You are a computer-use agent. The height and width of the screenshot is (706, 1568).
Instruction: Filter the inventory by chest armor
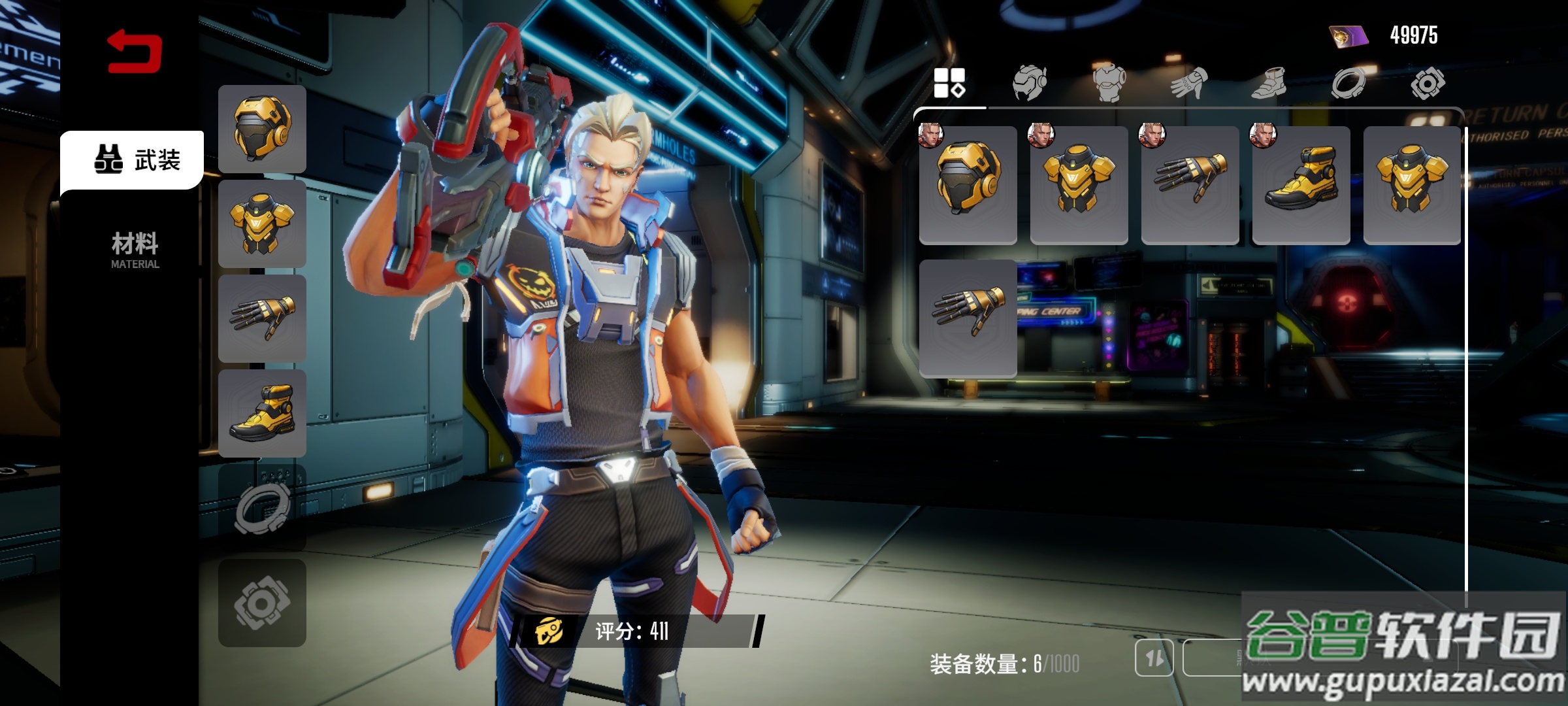(1109, 84)
